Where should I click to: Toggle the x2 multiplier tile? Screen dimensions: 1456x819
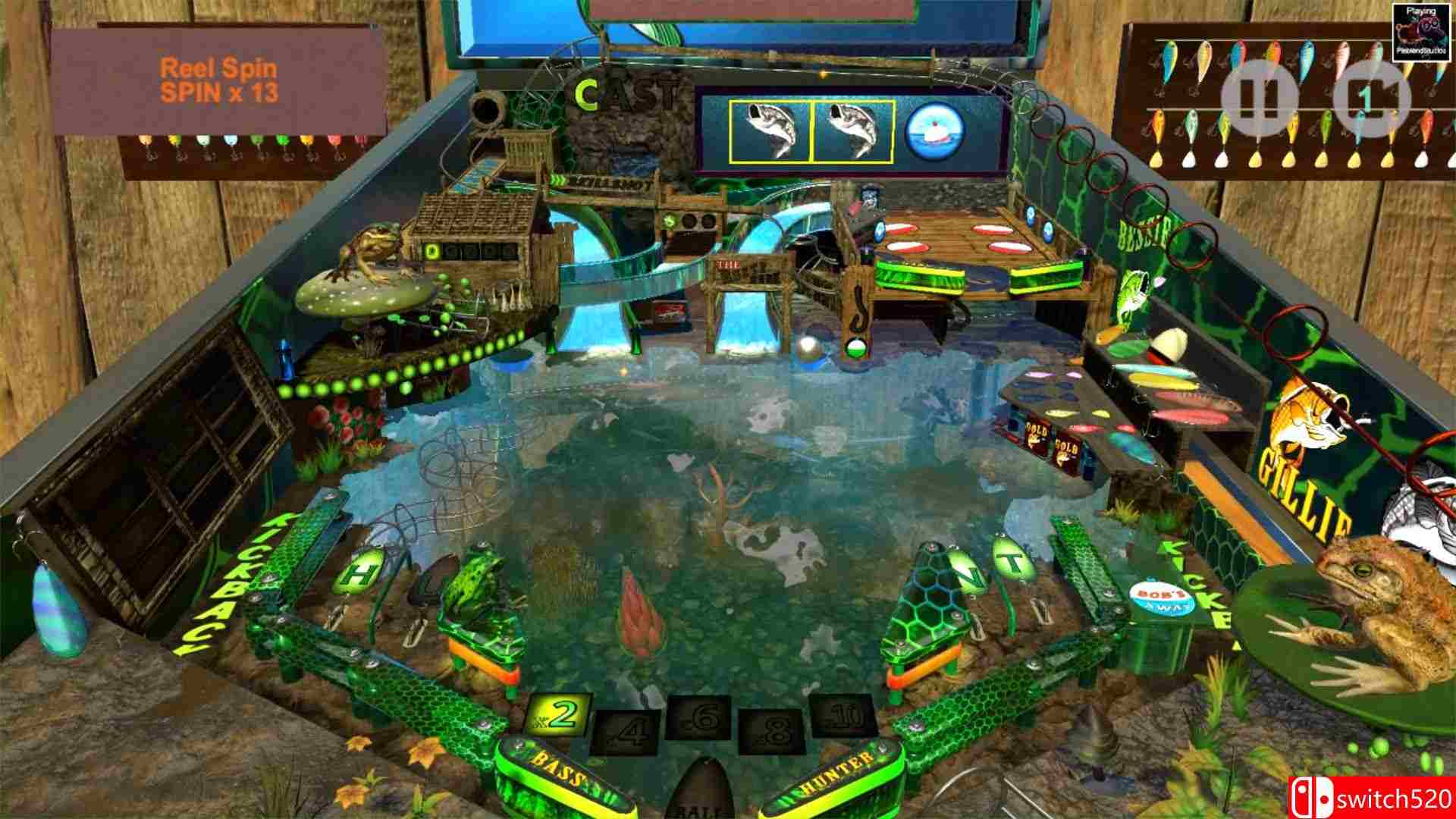click(x=556, y=713)
